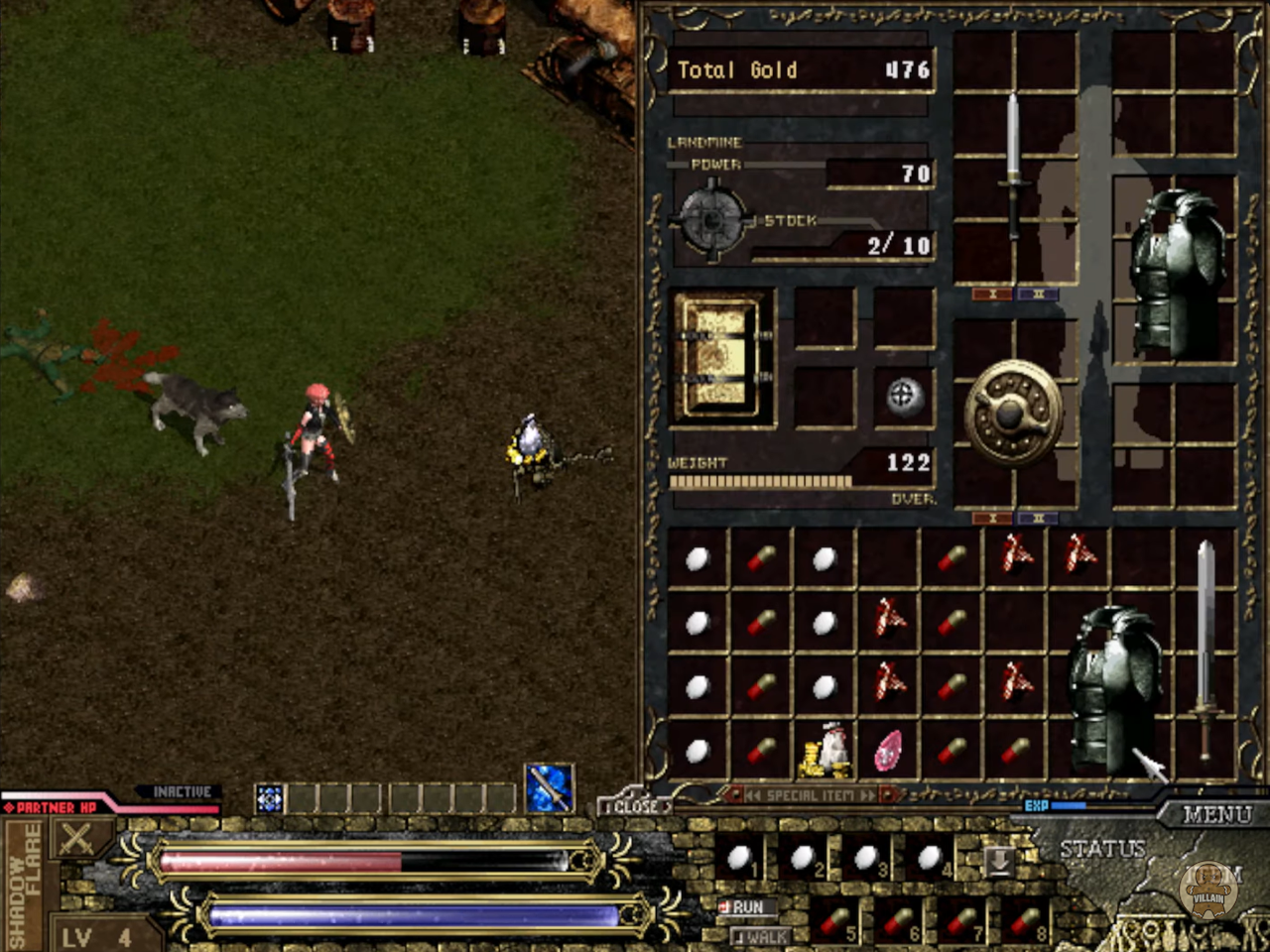Select the landmine crosshair item slot

point(903,396)
